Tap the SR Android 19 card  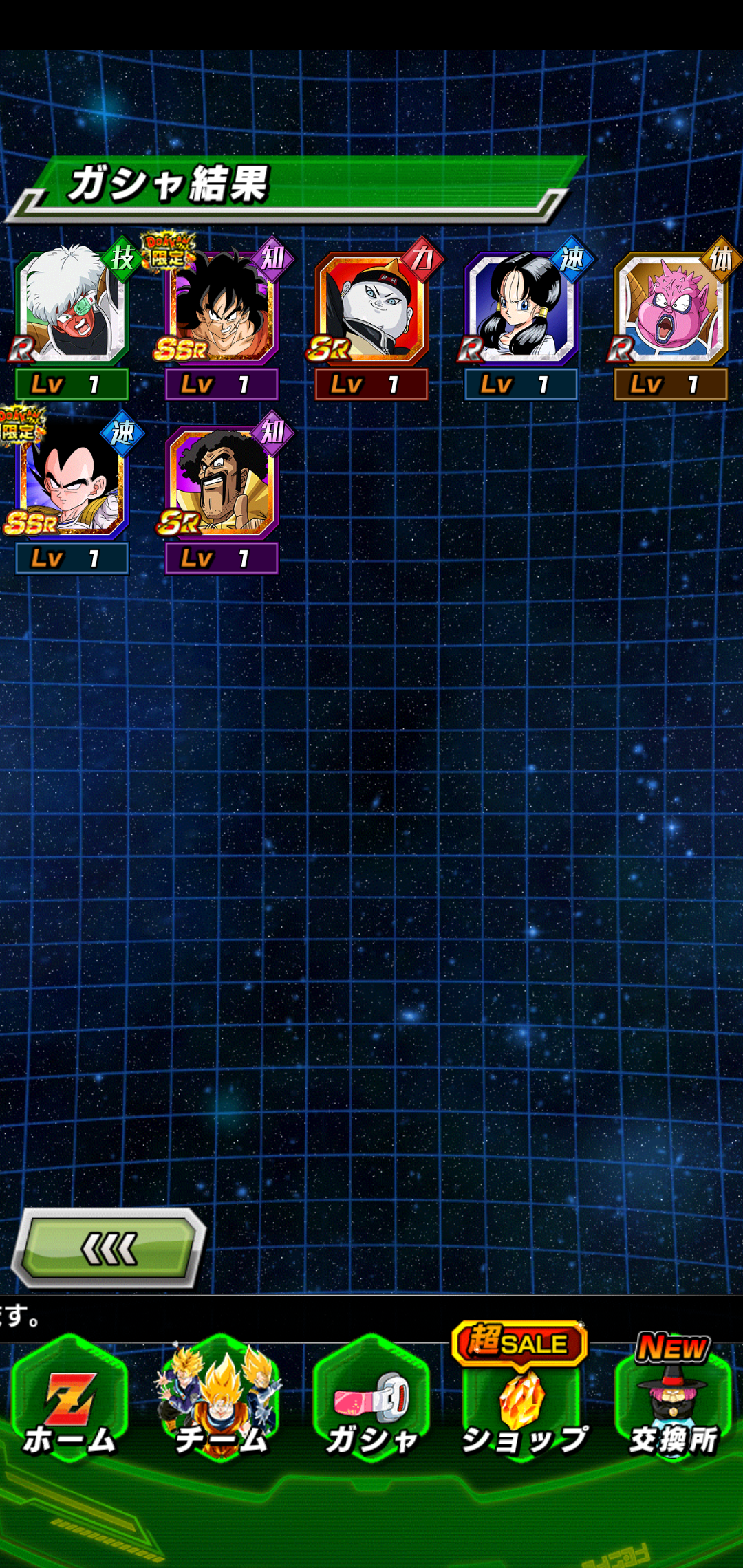click(x=371, y=308)
